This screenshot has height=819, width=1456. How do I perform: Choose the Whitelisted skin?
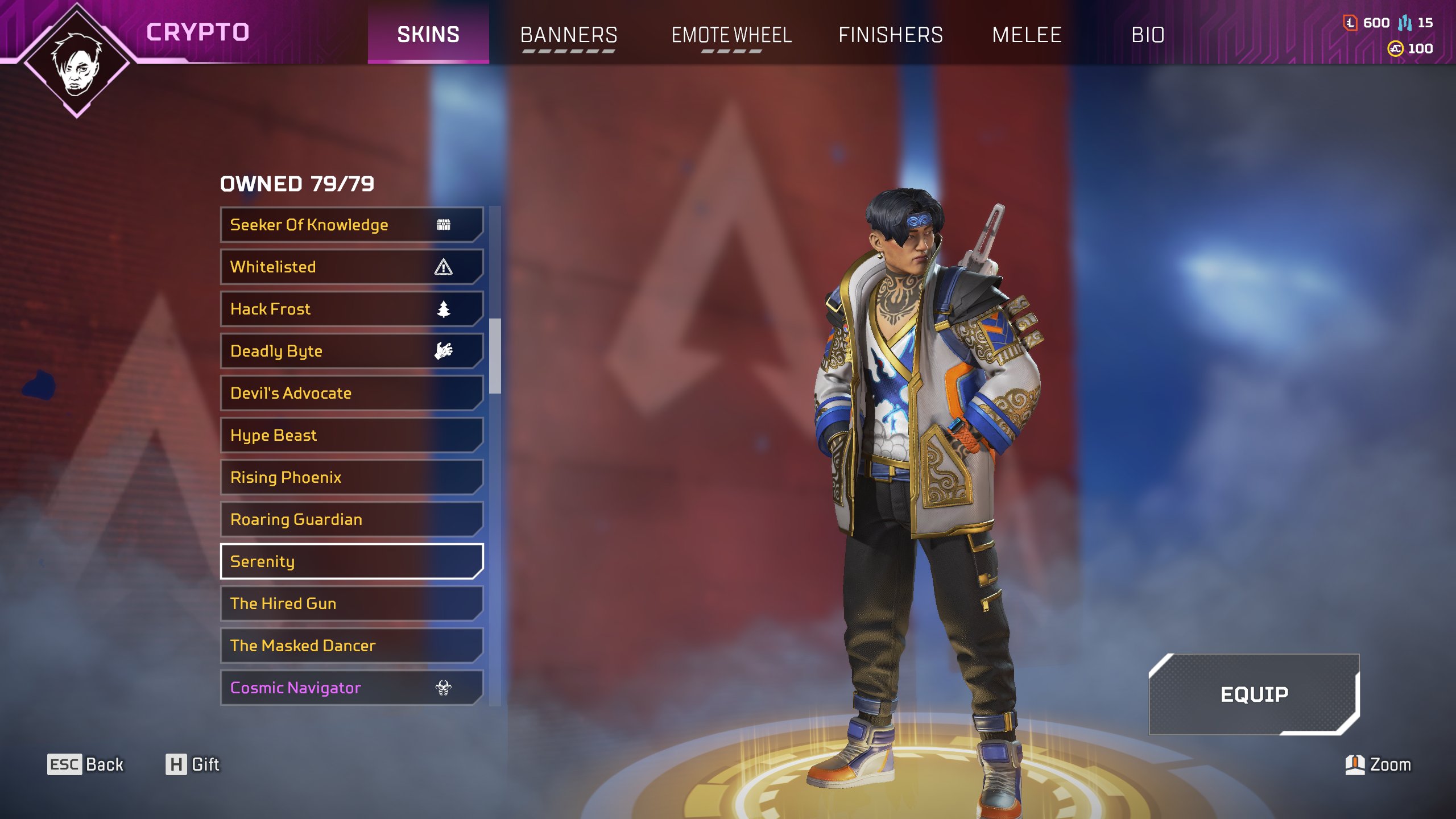[351, 267]
